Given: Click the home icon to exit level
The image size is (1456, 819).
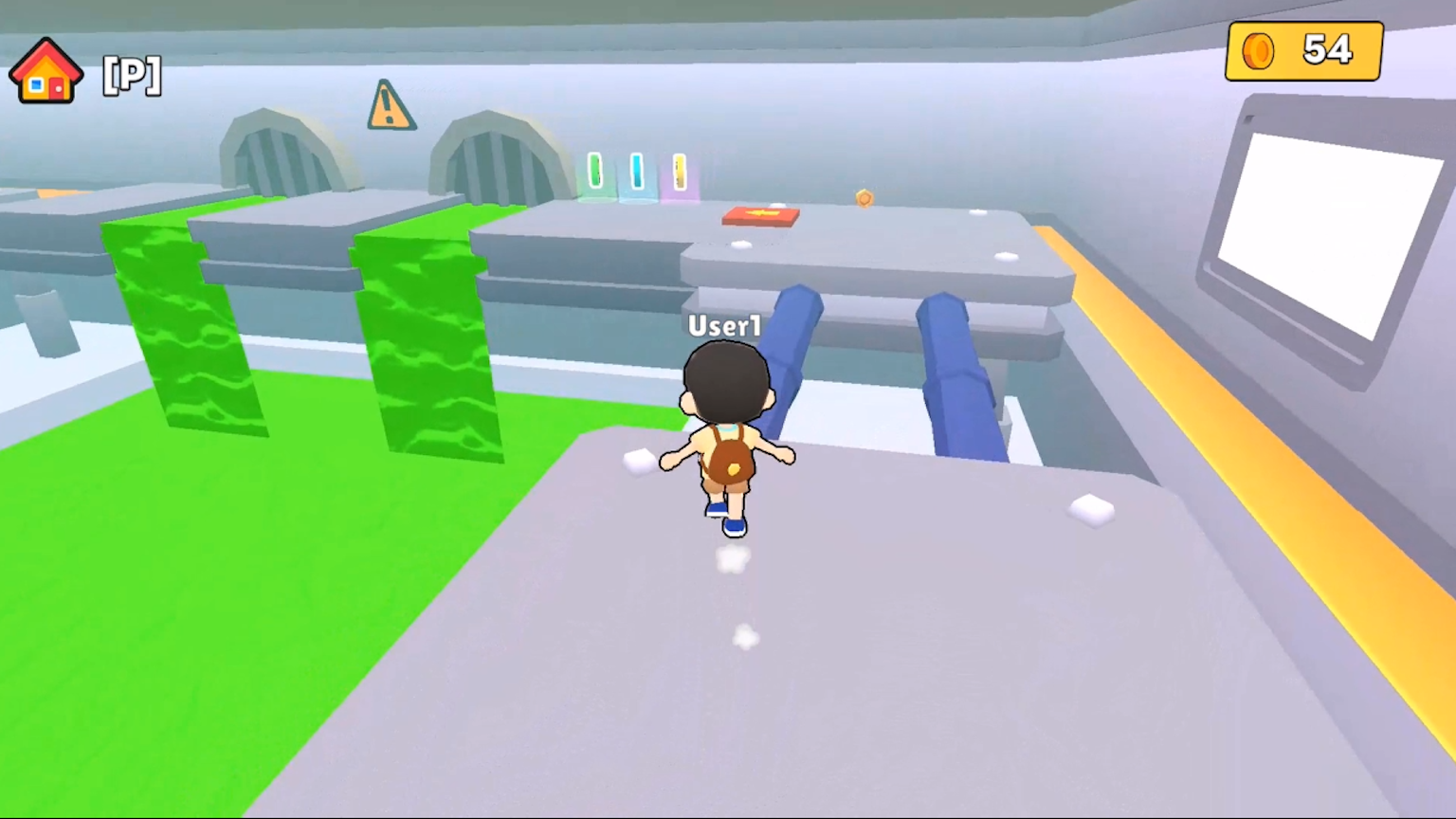Looking at the screenshot, I should coord(45,71).
